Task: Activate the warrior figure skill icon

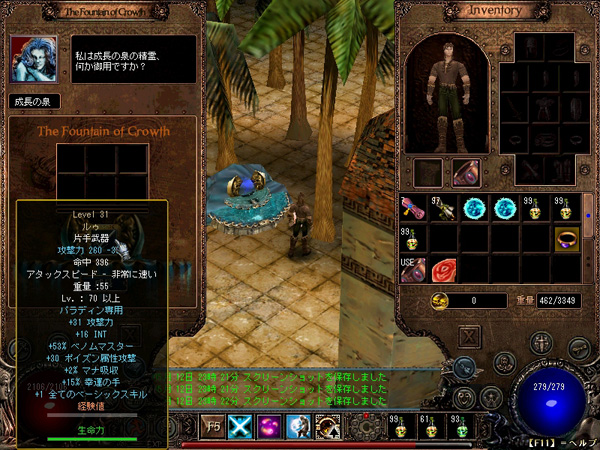Action: (x=299, y=425)
